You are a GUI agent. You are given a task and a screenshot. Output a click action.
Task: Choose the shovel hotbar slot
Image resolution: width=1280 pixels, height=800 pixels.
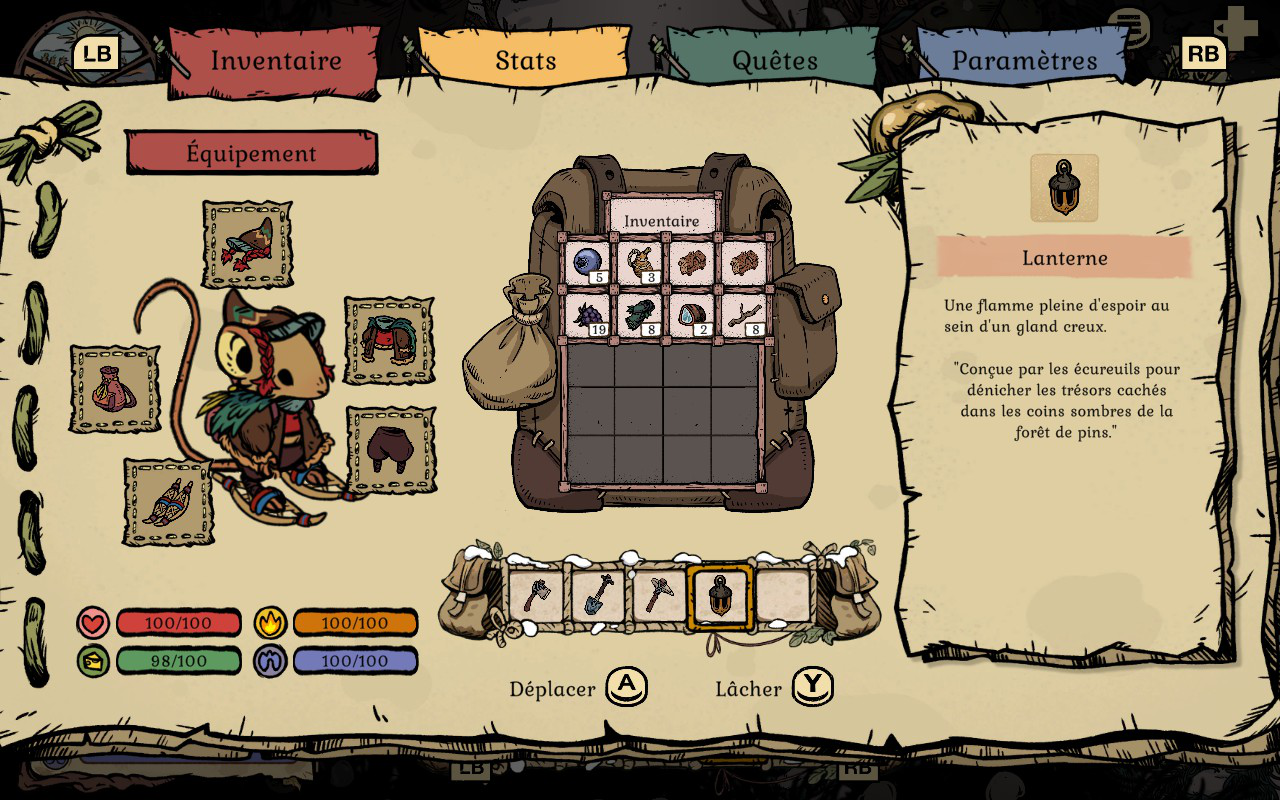pyautogui.click(x=598, y=596)
